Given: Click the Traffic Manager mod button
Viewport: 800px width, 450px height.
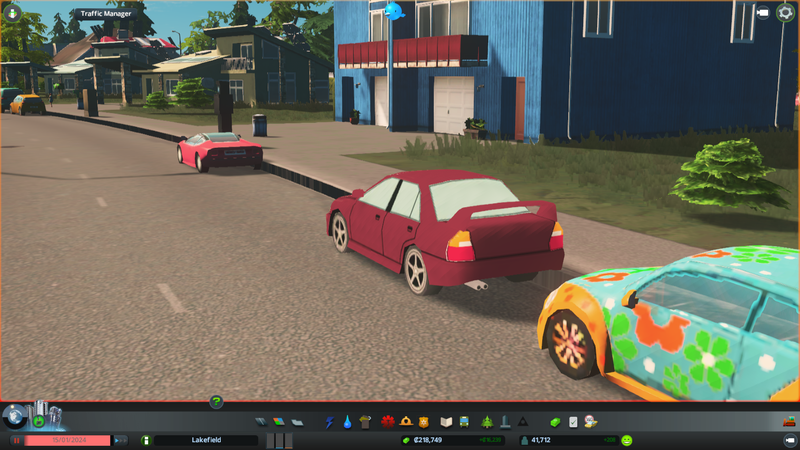Looking at the screenshot, I should [x=105, y=14].
